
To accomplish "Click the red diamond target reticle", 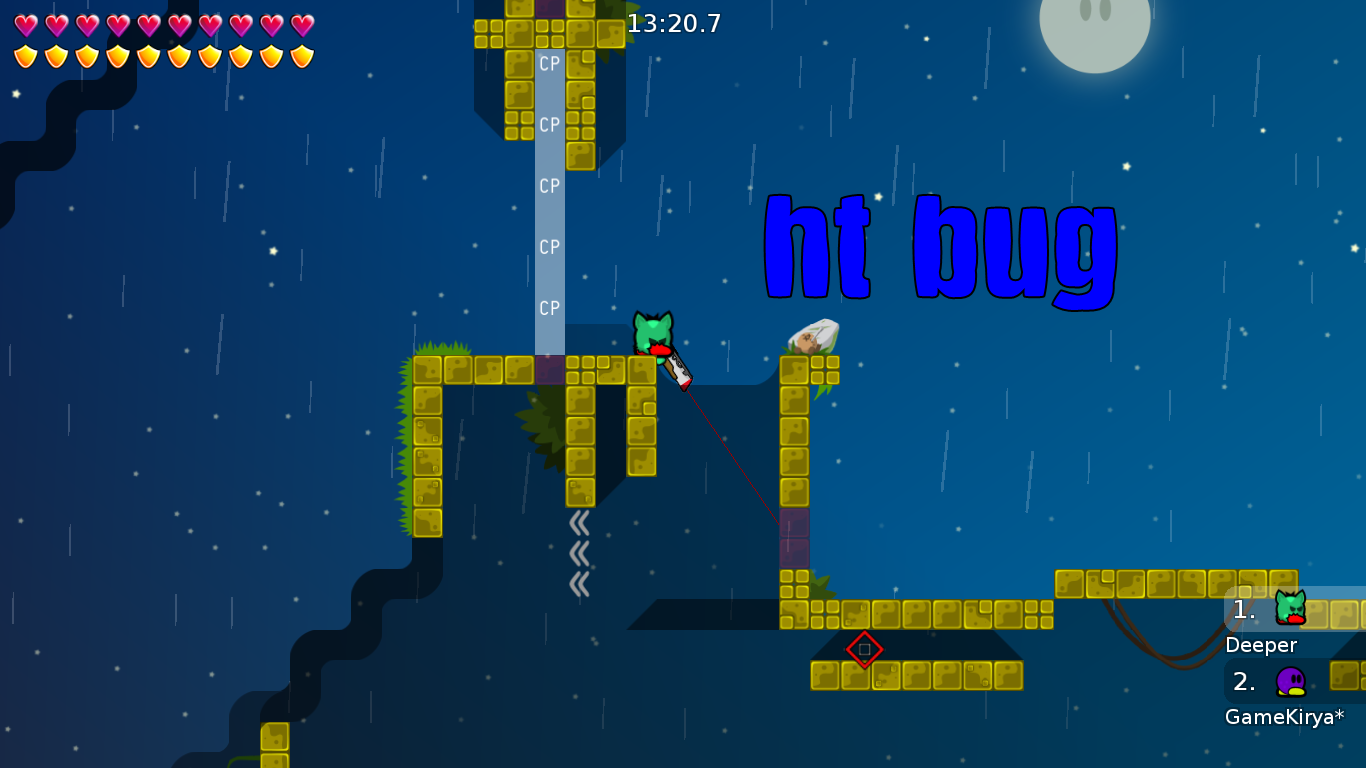I will (x=864, y=650).
